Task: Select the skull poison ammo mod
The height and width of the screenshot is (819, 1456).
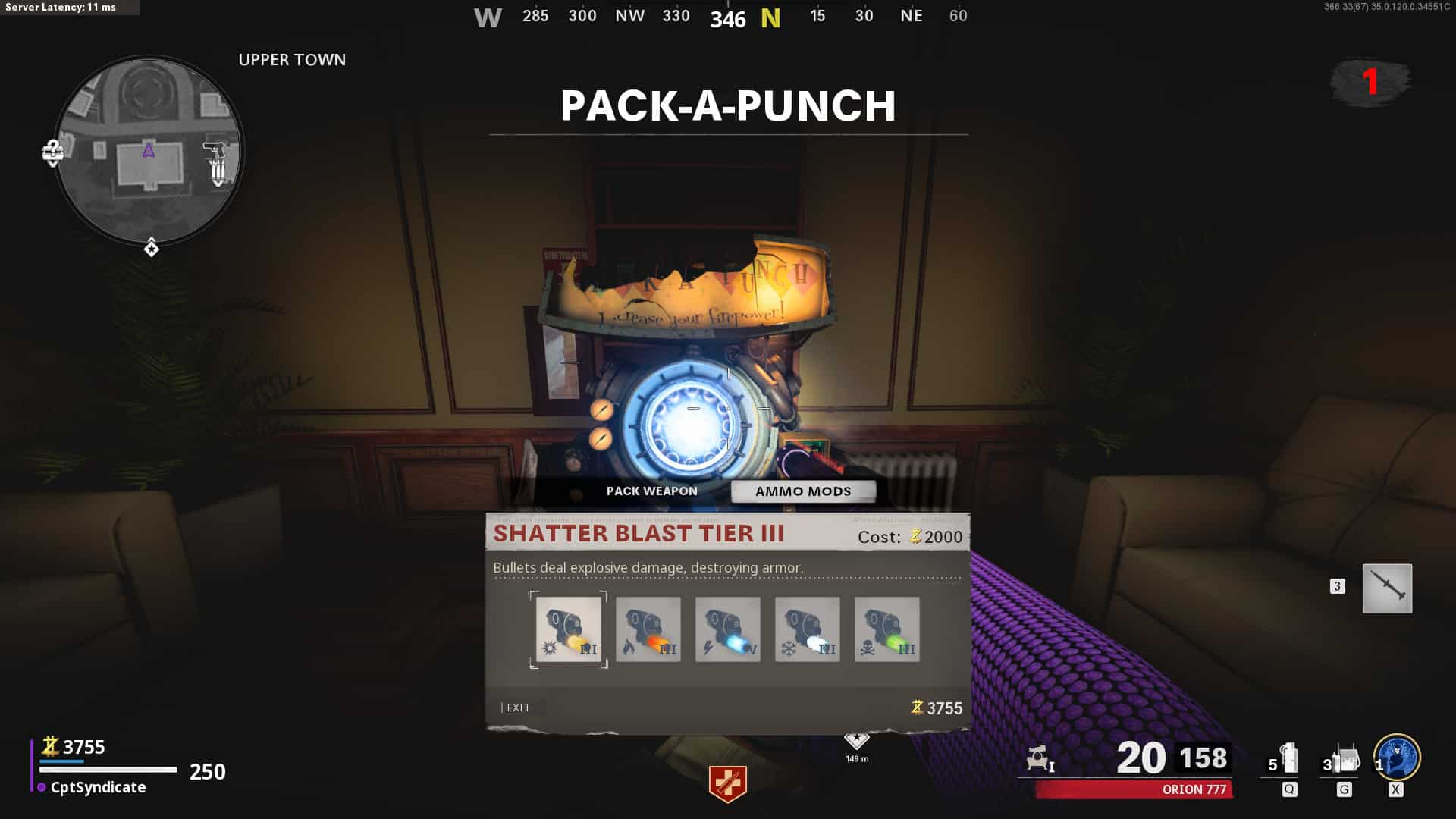Action: pyautogui.click(x=887, y=629)
